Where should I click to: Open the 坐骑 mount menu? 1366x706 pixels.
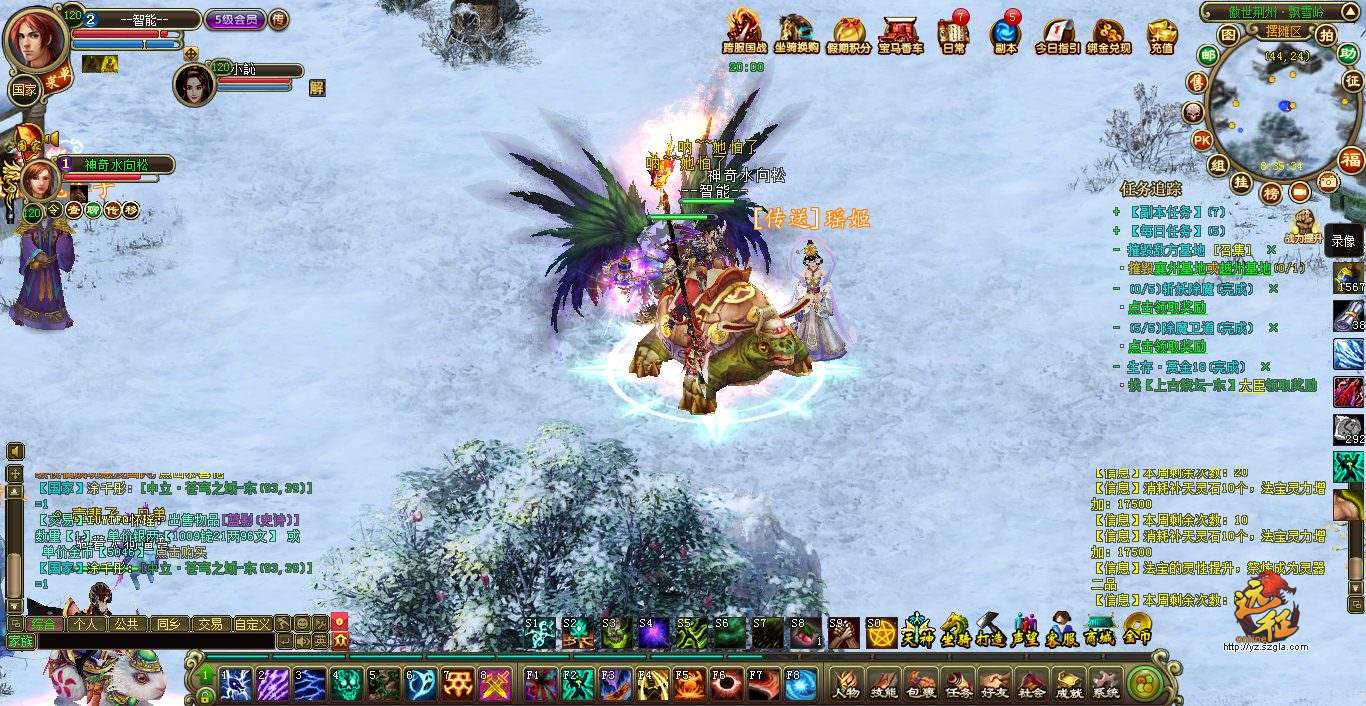click(x=954, y=630)
